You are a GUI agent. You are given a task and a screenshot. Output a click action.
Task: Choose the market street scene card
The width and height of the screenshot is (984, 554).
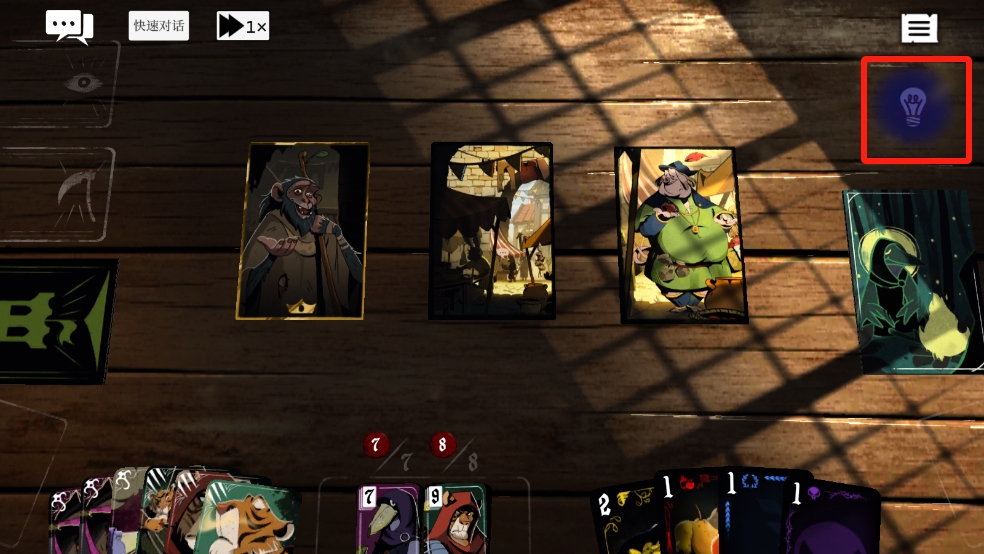(x=492, y=230)
